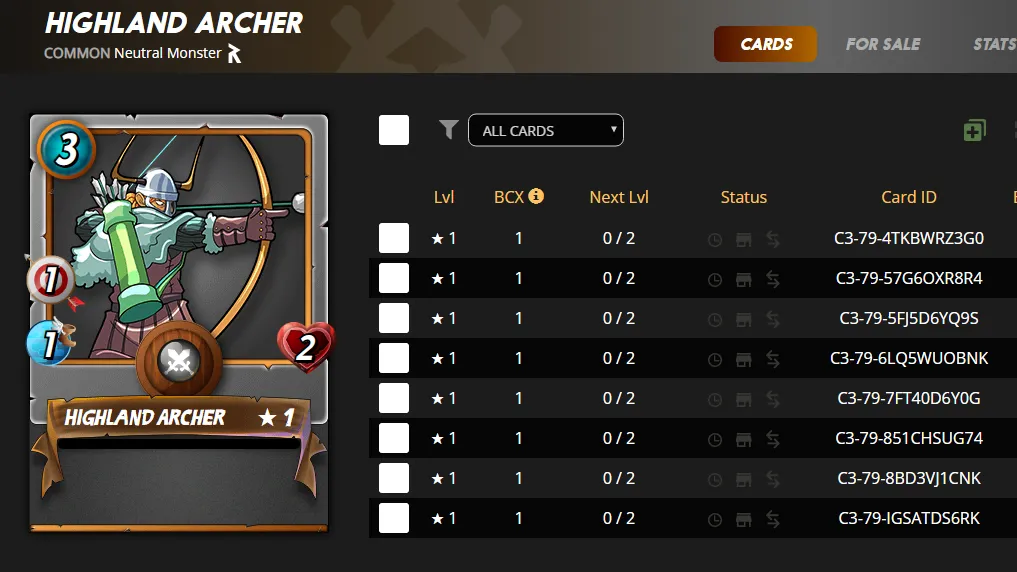The height and width of the screenshot is (572, 1017).
Task: Tick the checkbox for card C3-79-851CHSUG74
Action: [x=394, y=438]
